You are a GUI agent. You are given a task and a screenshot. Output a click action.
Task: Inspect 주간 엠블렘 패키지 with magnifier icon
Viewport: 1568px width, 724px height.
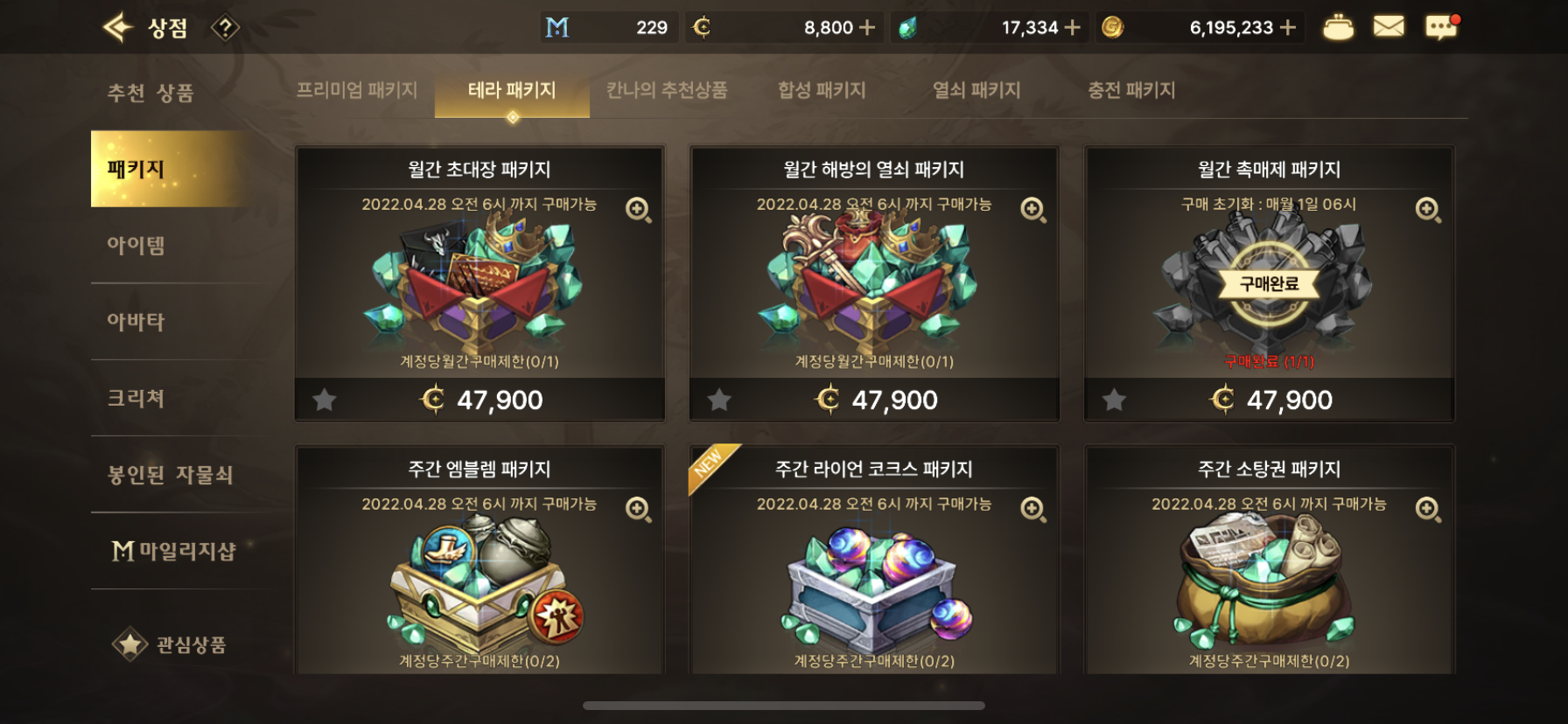coord(638,509)
